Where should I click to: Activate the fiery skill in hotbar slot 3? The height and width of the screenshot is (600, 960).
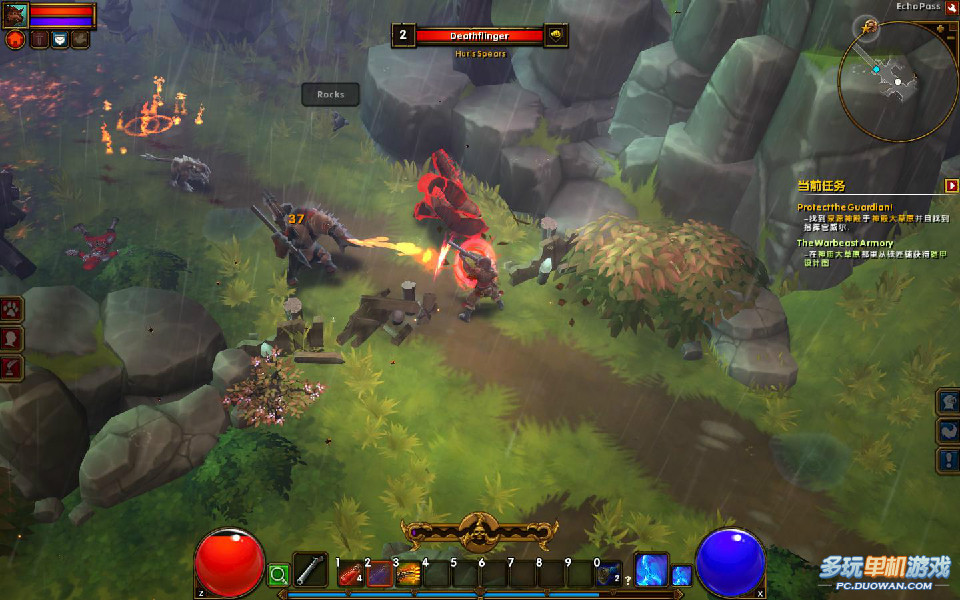408,574
